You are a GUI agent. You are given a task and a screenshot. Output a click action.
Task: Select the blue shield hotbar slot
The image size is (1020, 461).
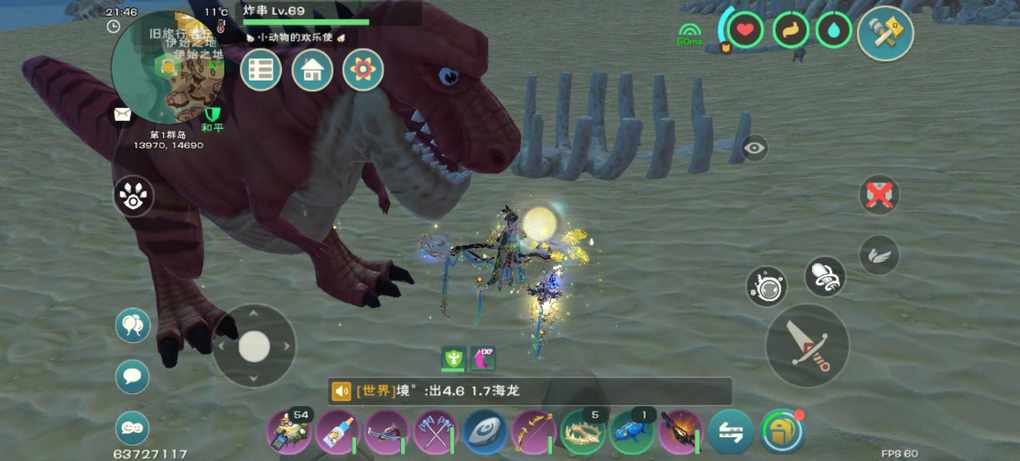484,432
